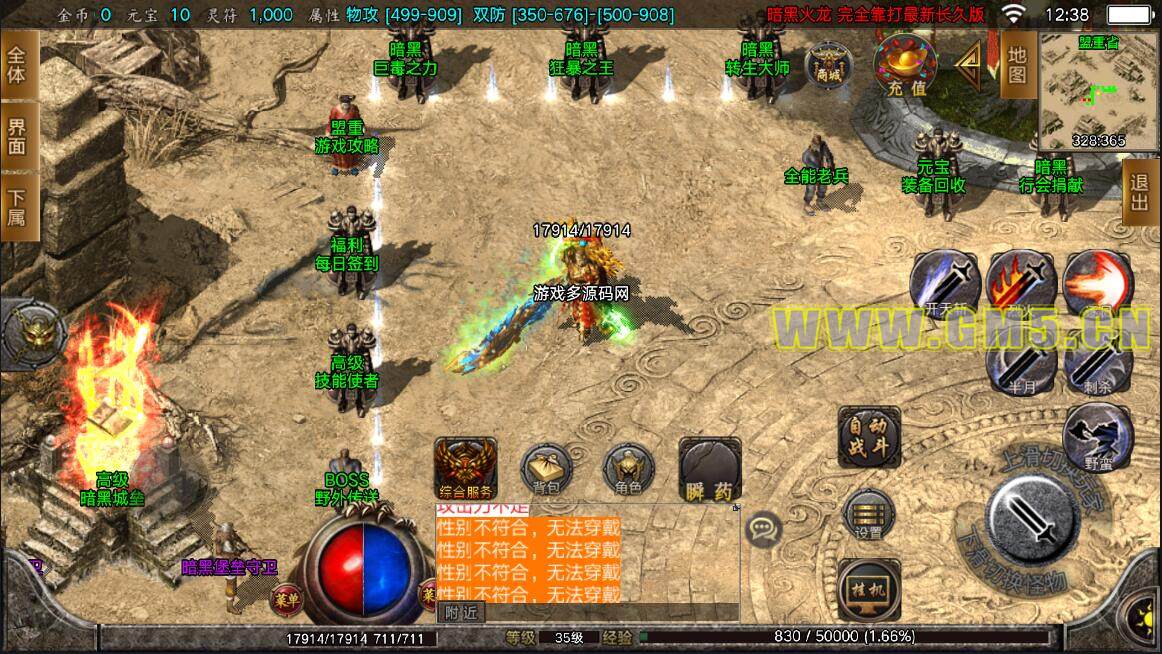Tap the 退出 exit button
Viewport: 1162px width, 654px height.
pos(1139,196)
